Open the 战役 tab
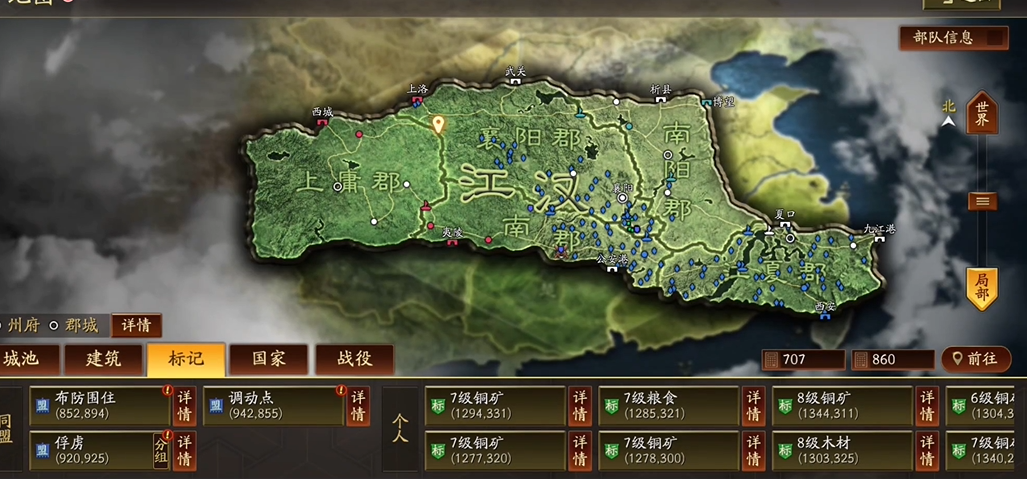Viewport: 1027px width, 479px height. [x=354, y=359]
